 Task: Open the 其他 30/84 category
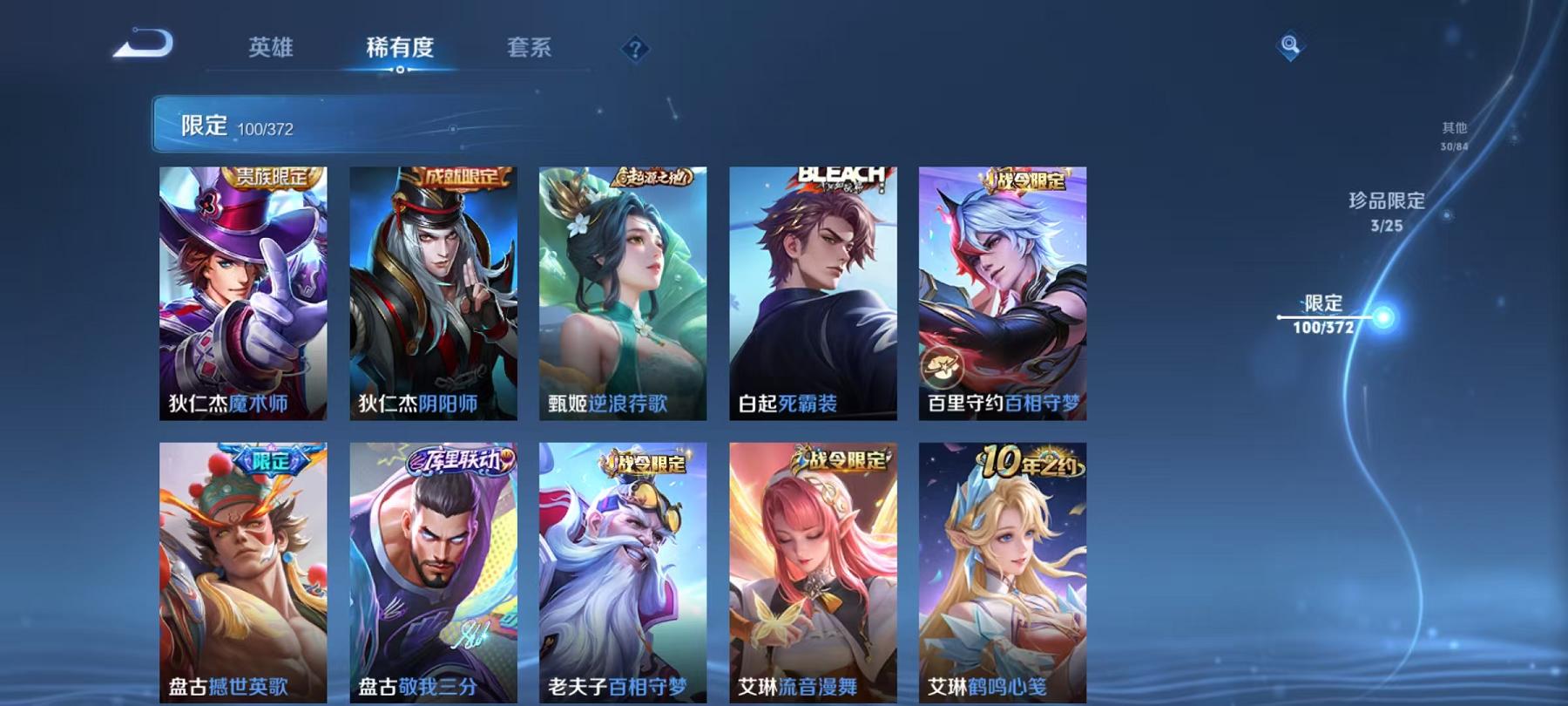click(x=1454, y=133)
